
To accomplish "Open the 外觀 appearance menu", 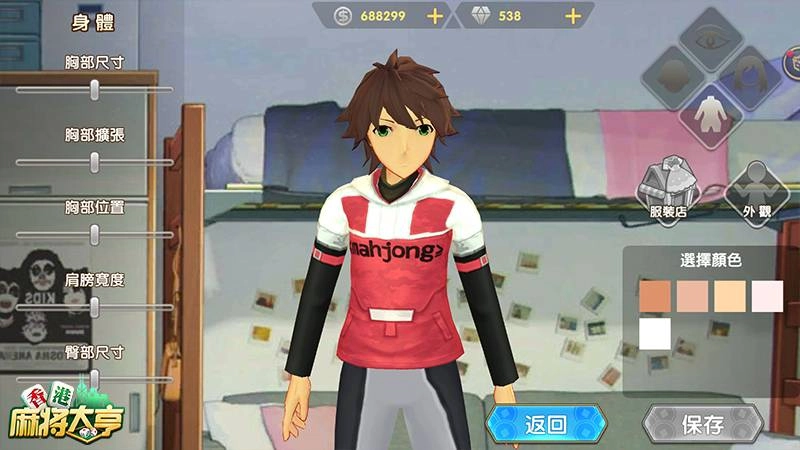I will click(756, 188).
